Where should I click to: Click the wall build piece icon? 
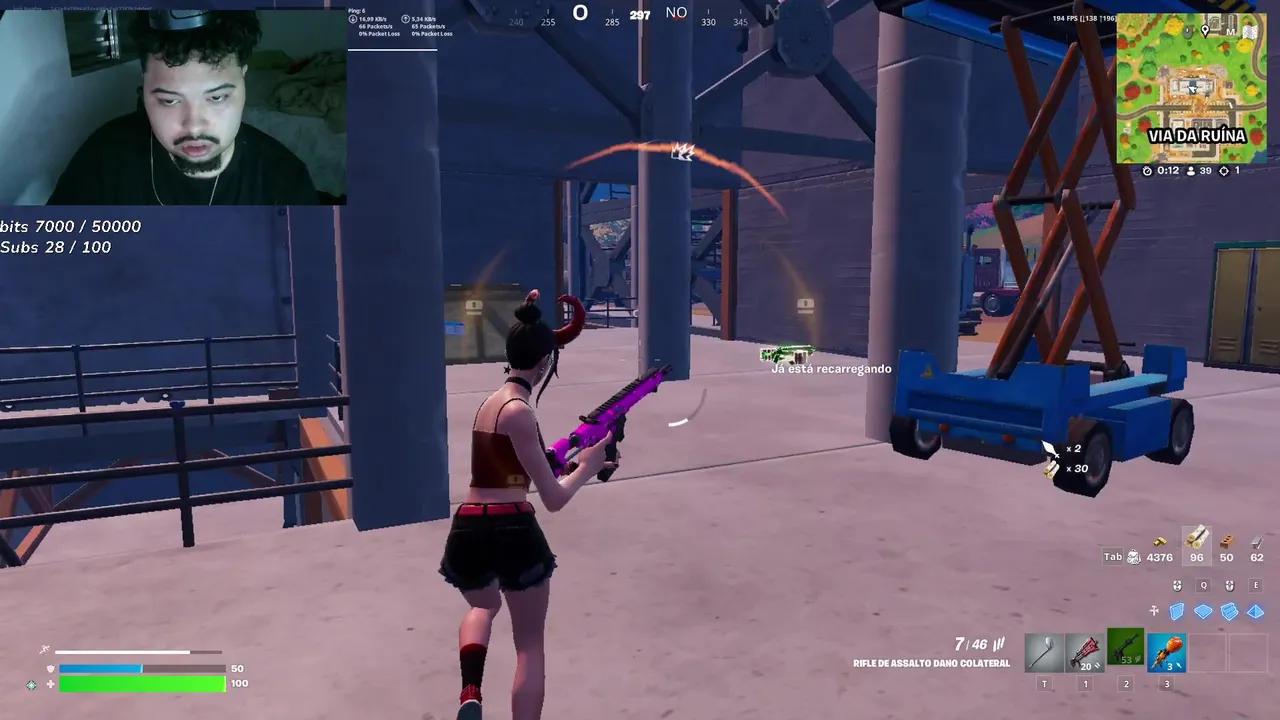click(1177, 611)
